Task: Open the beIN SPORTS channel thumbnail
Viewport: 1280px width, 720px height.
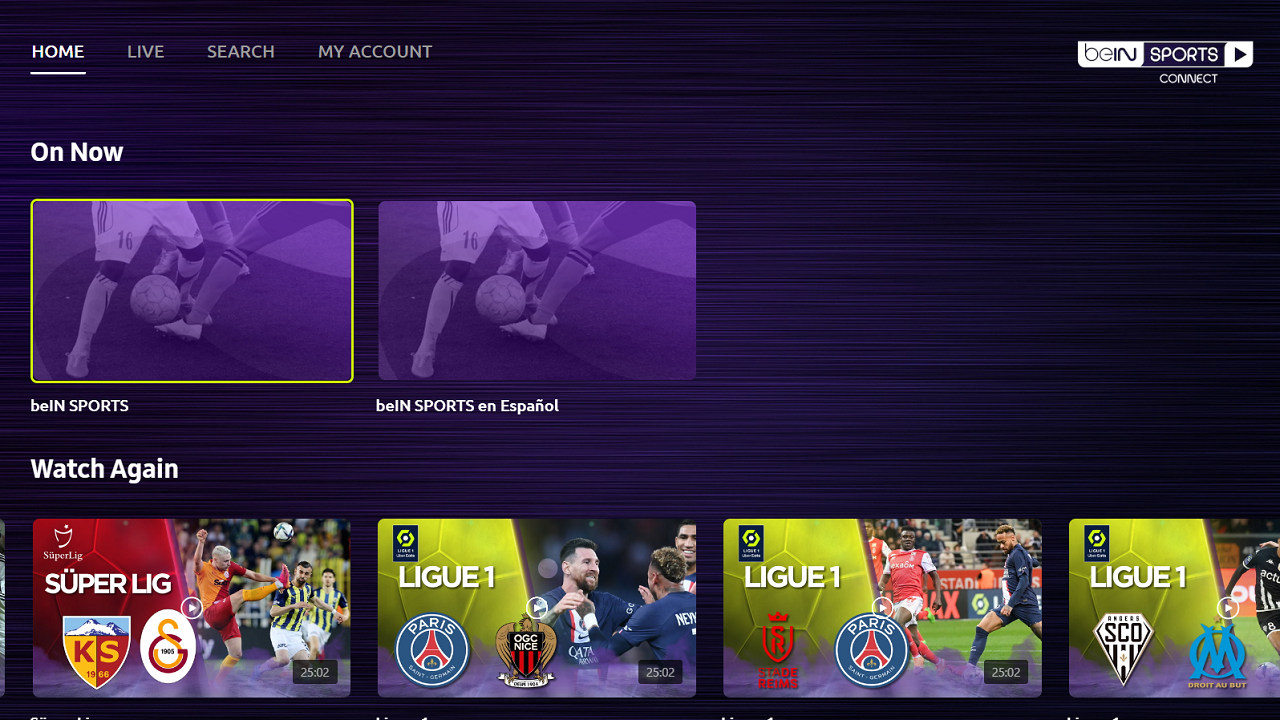Action: click(x=191, y=290)
